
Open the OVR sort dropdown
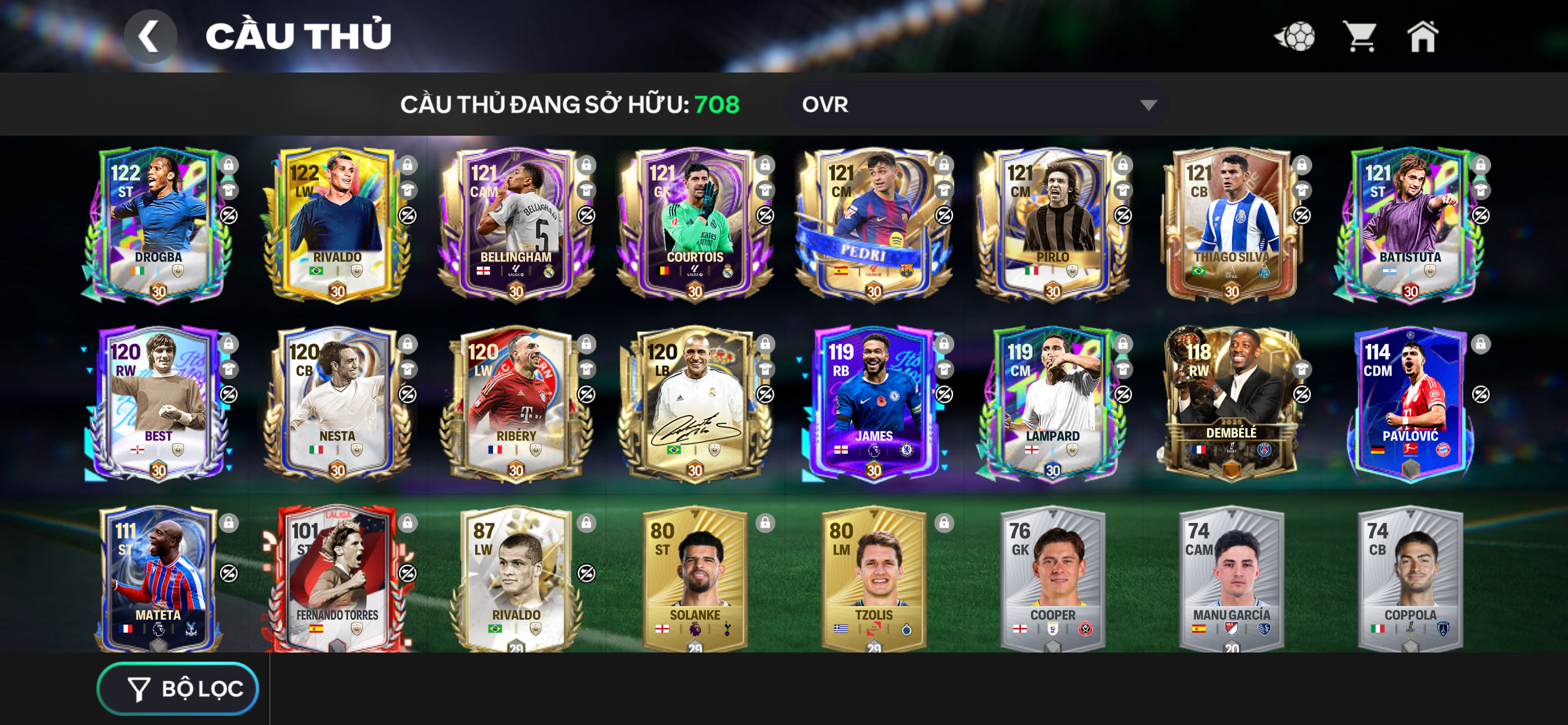[x=975, y=105]
